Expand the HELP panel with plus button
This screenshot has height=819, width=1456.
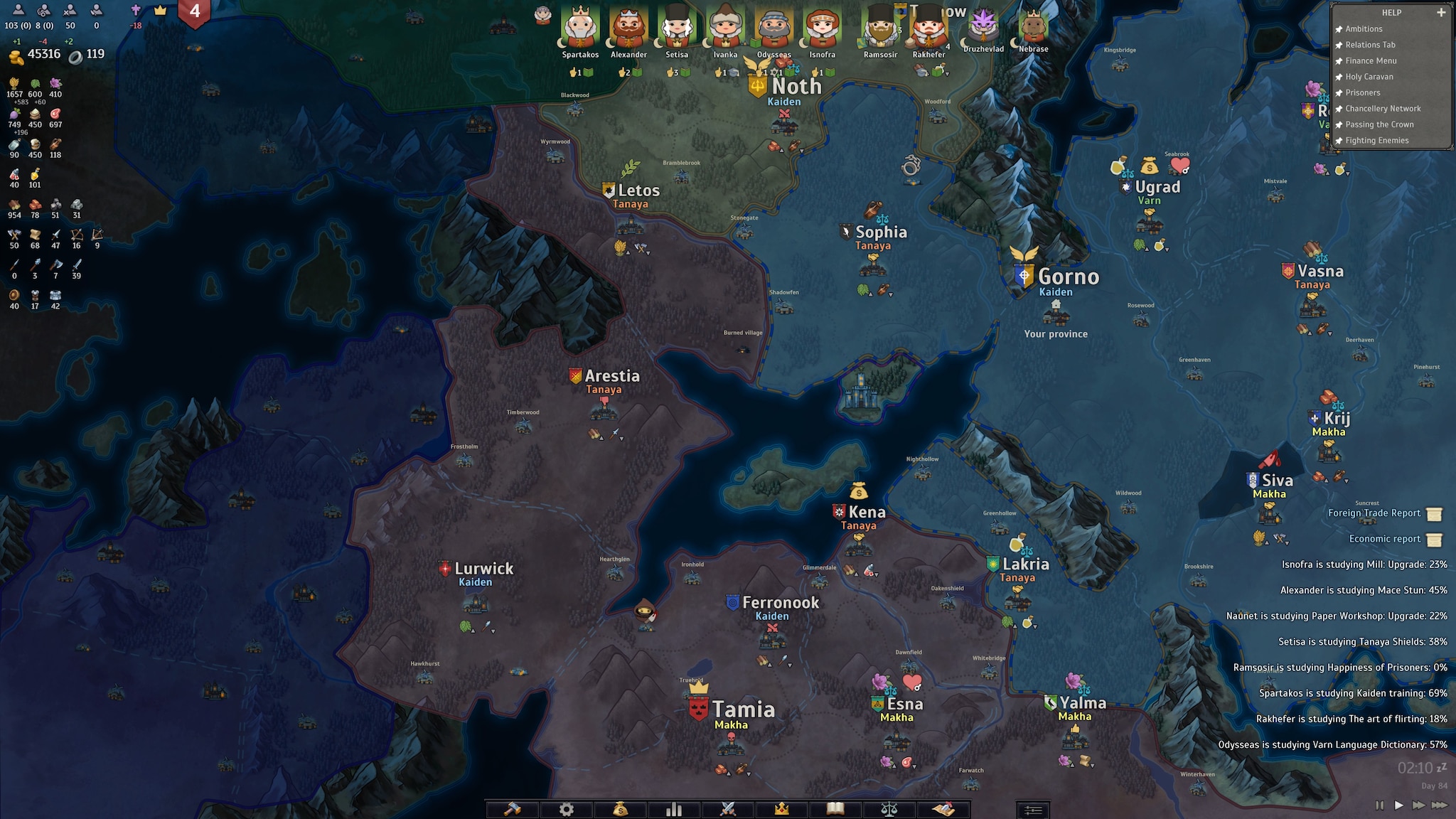point(1441,12)
